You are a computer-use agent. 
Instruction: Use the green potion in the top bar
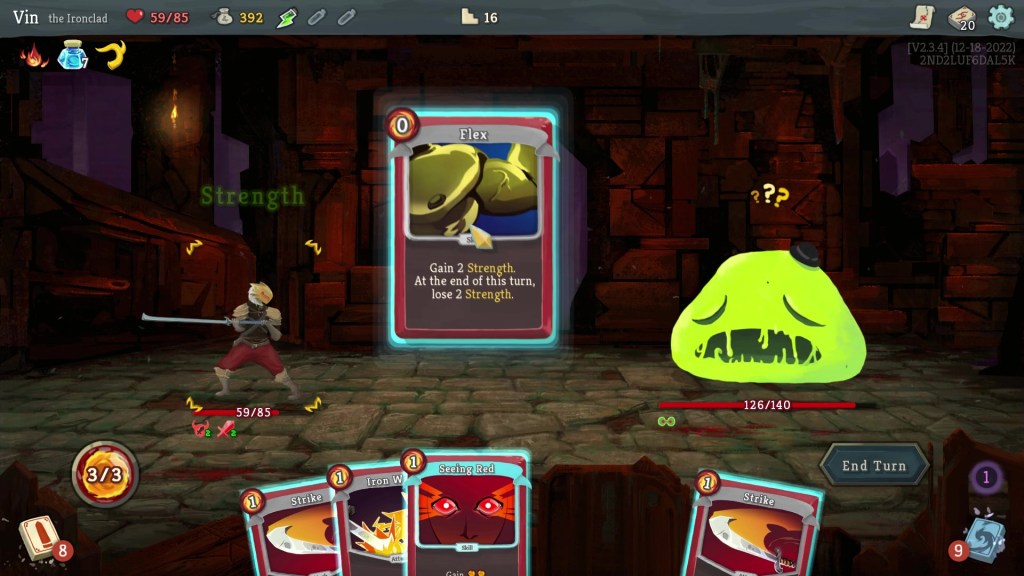click(287, 17)
